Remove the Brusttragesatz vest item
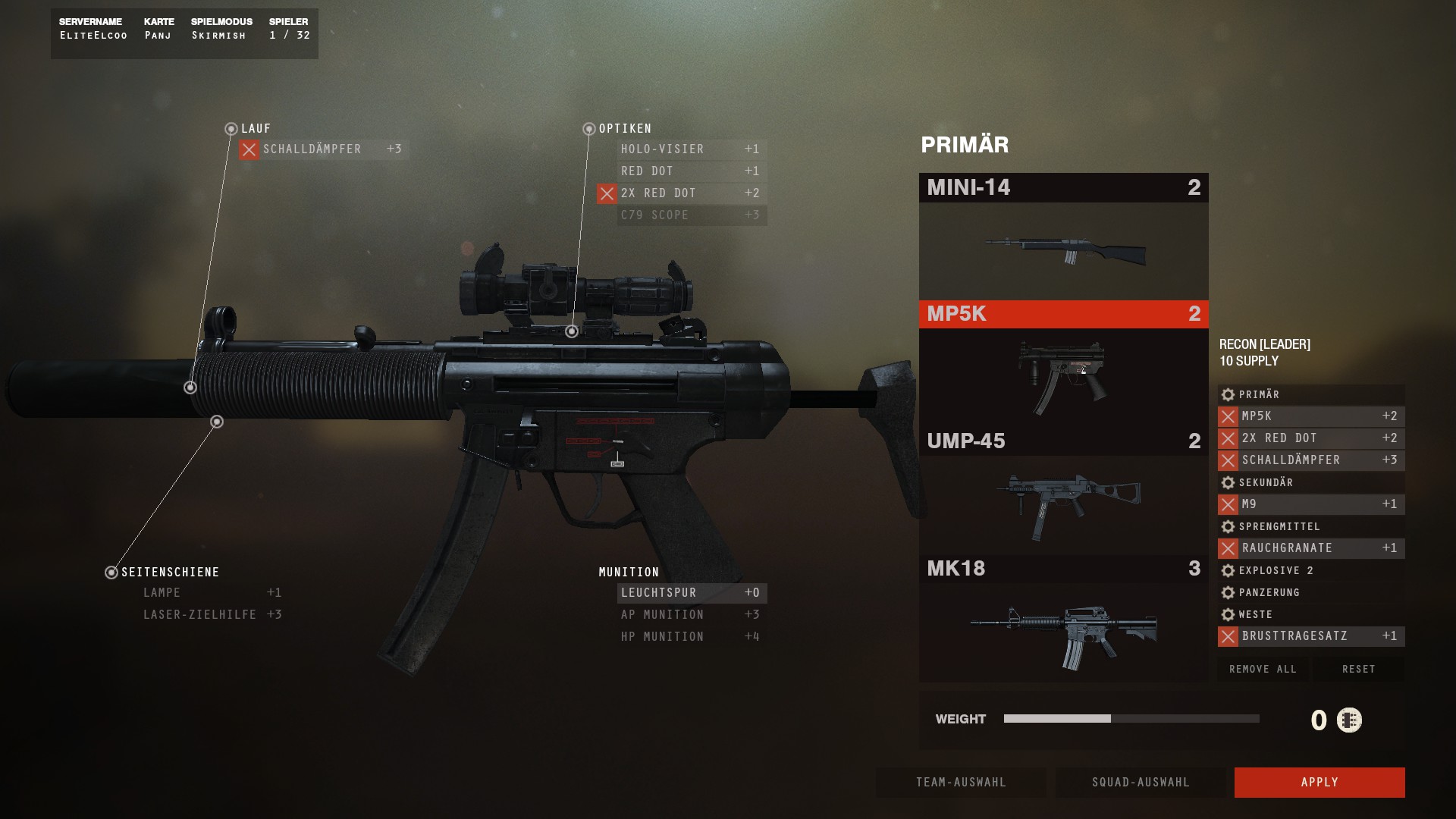1456x819 pixels. tap(1228, 636)
